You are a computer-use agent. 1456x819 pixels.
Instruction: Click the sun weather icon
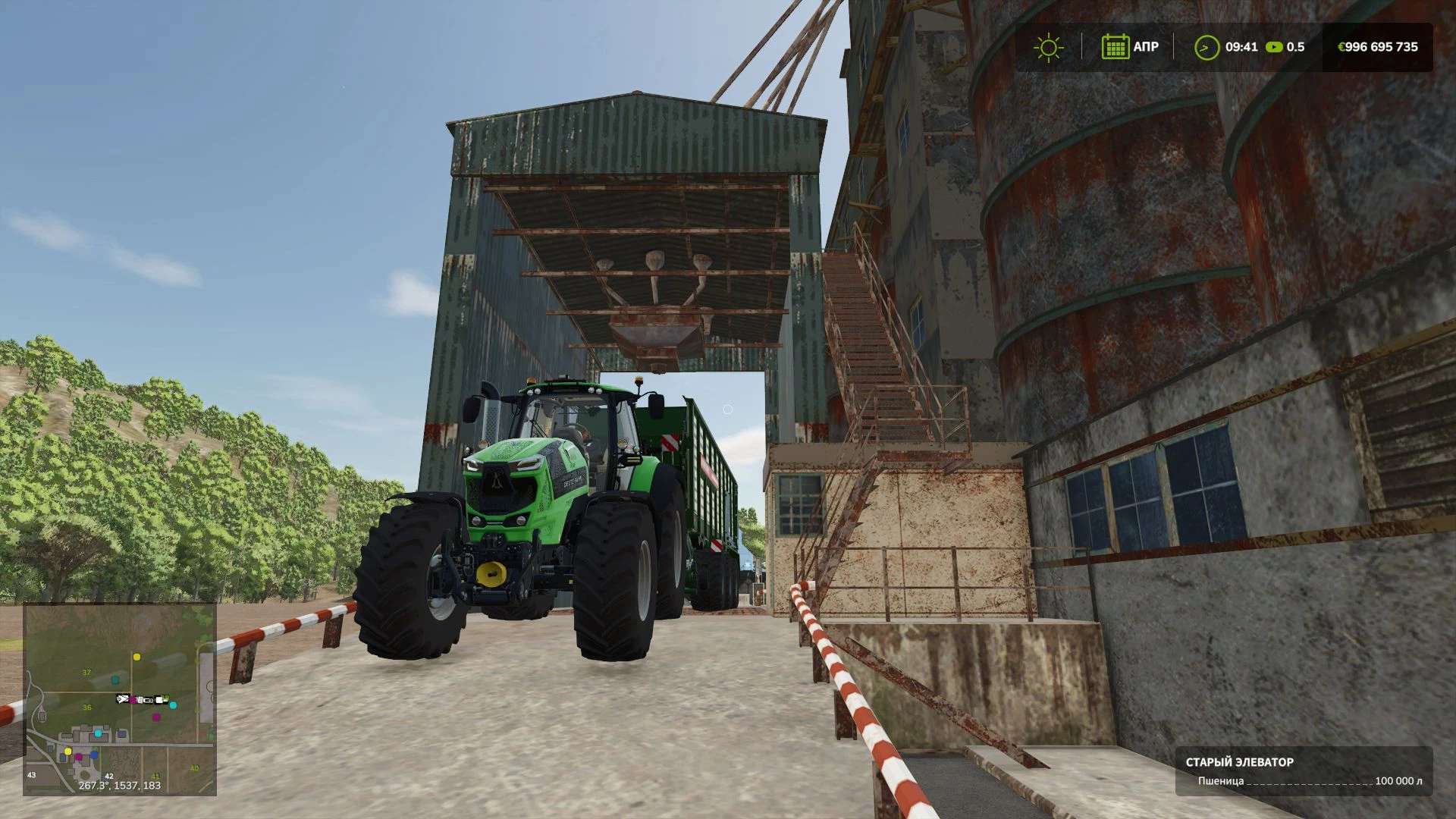(1048, 47)
